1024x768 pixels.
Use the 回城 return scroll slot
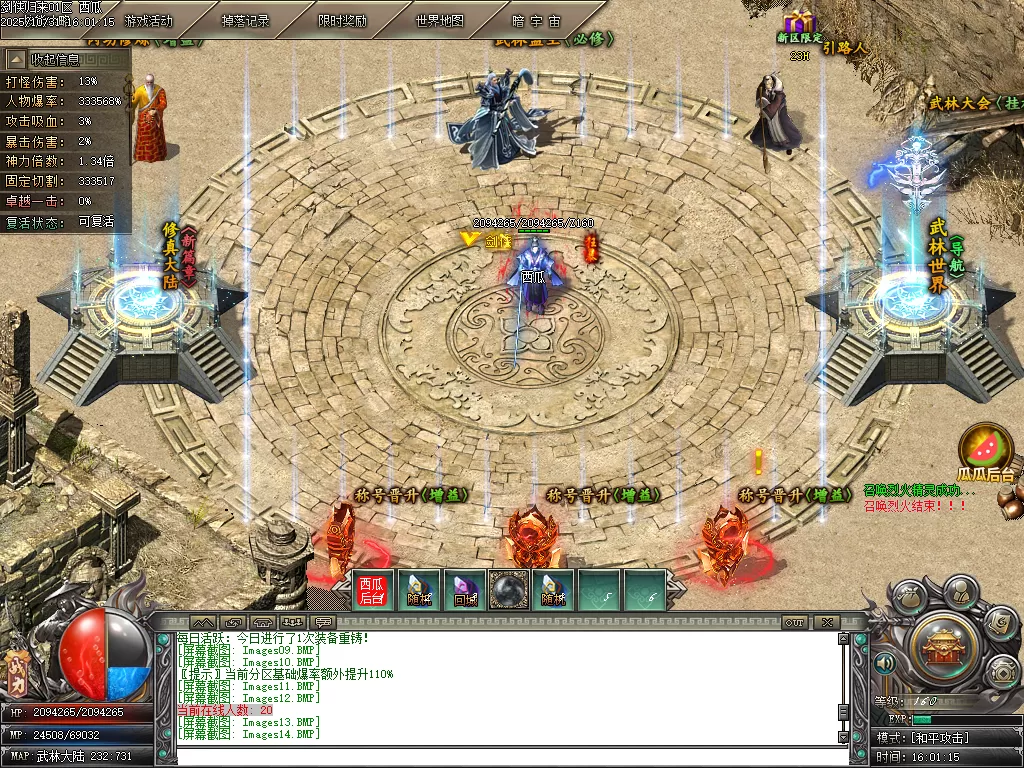(464, 590)
